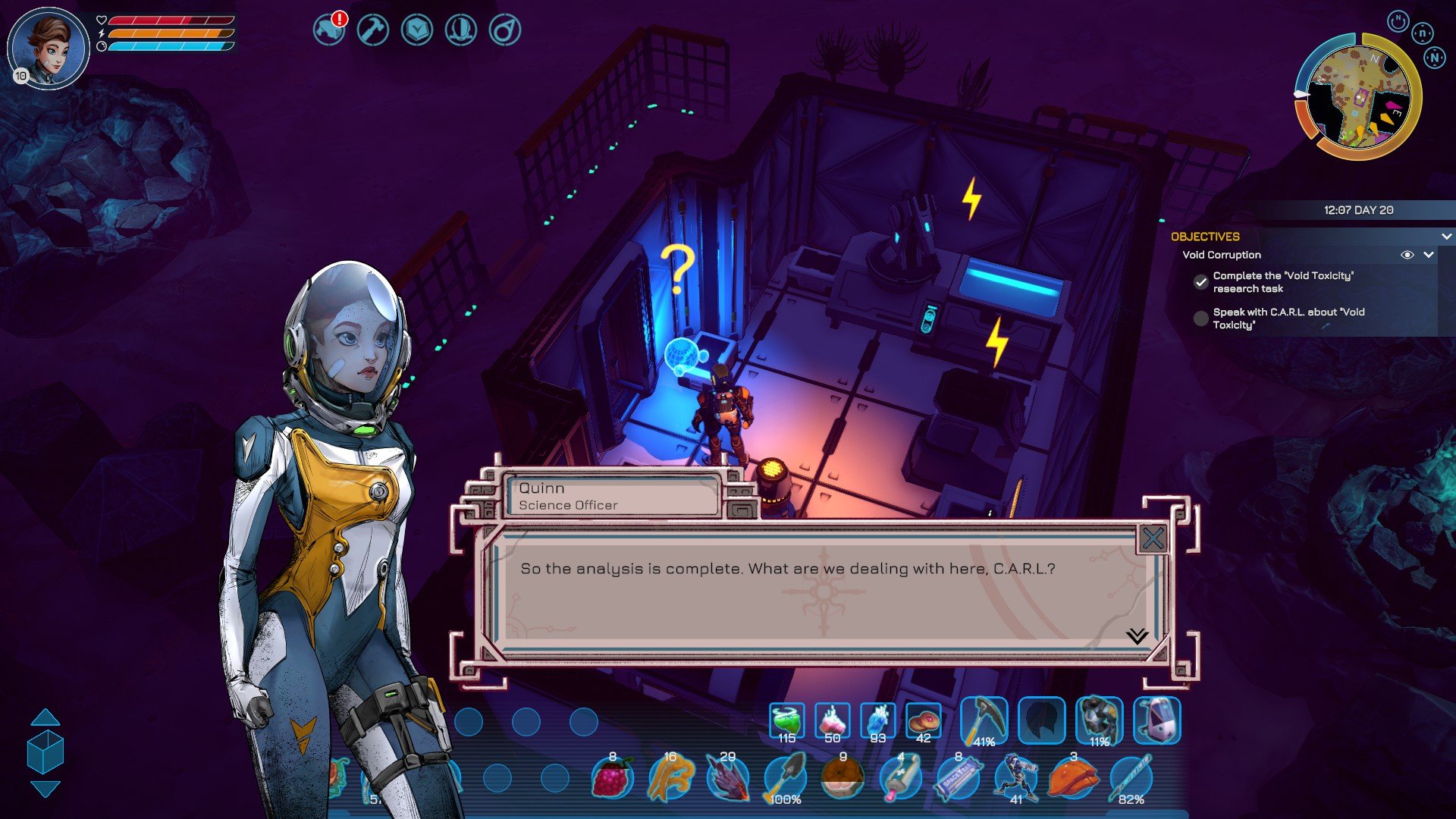Toggle Void Corruption objective visibility eye
The width and height of the screenshot is (1456, 819).
point(1407,255)
